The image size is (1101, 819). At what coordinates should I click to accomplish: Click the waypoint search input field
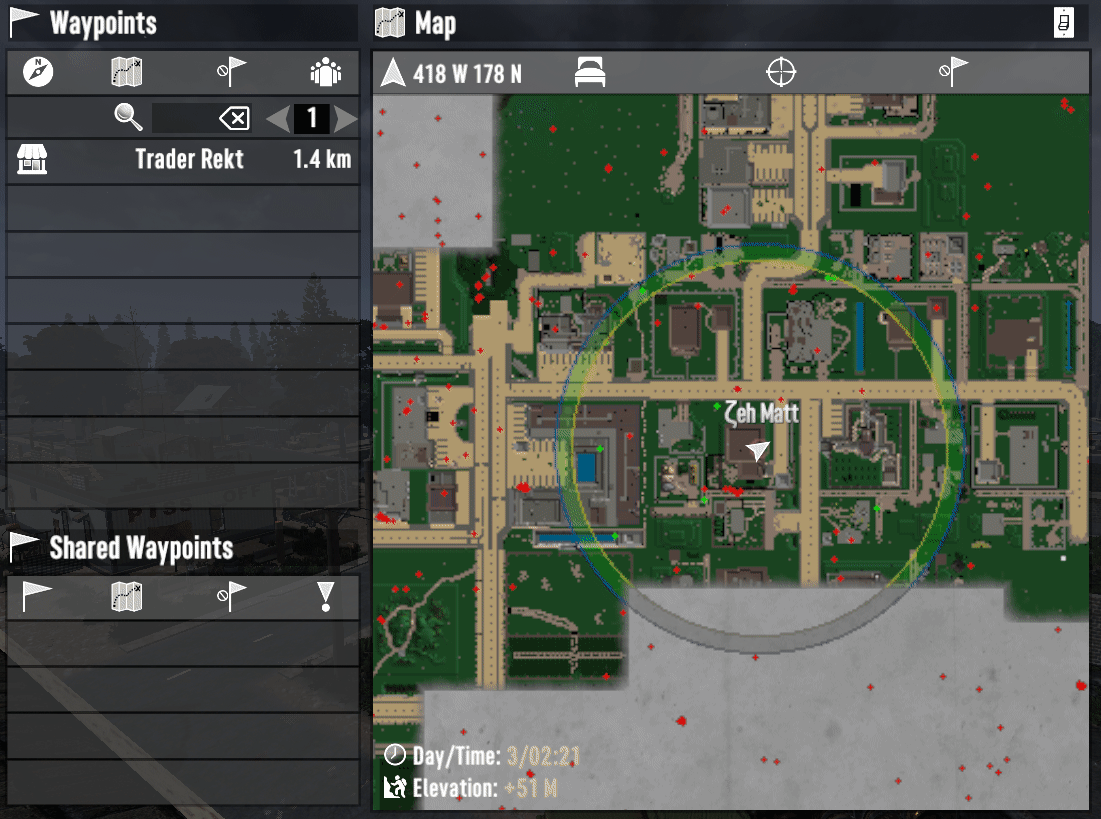(x=183, y=119)
